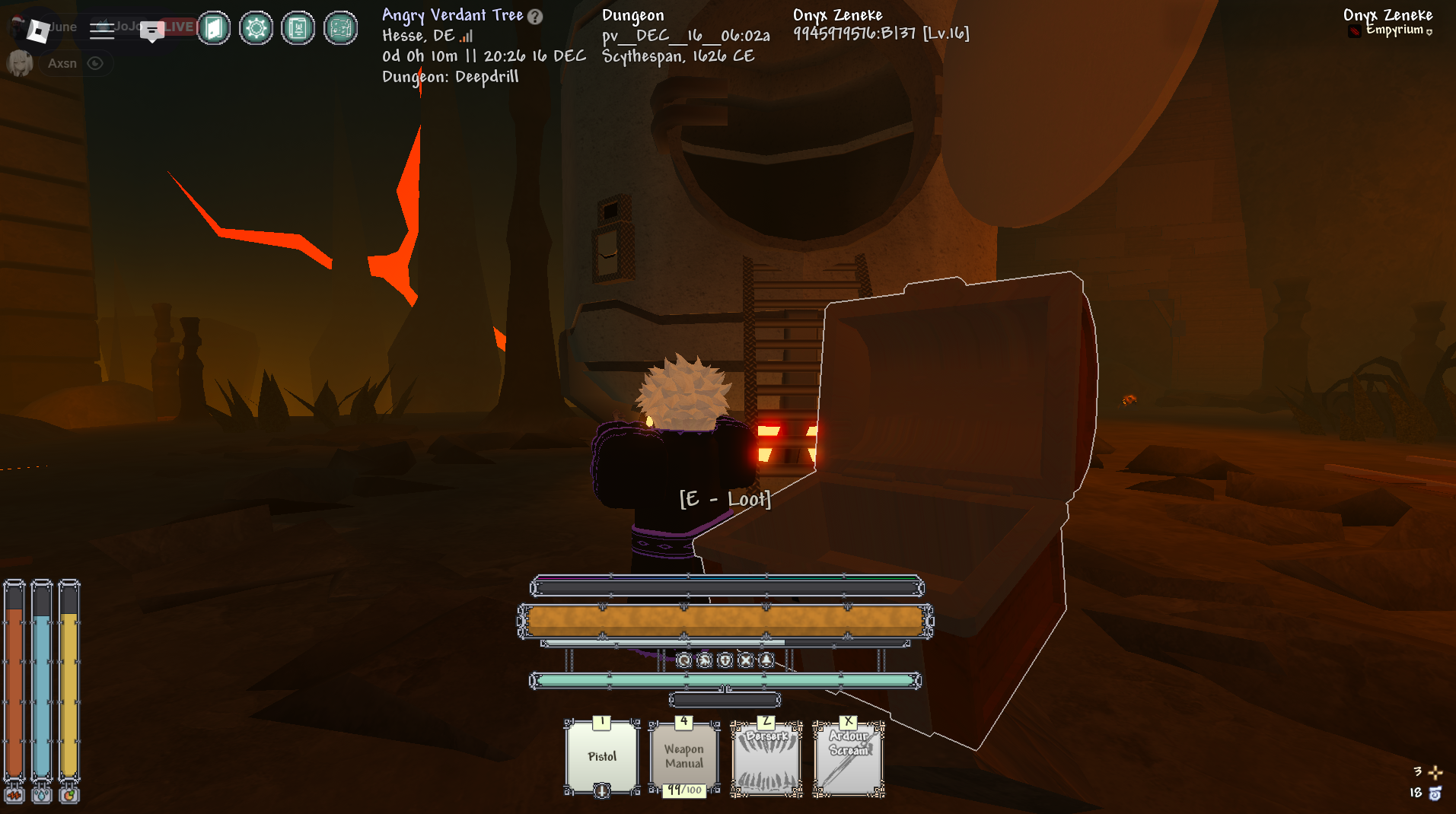Select the Weapon Manual hotbar slot
Viewport: 1456px width, 814px height.
click(x=684, y=757)
